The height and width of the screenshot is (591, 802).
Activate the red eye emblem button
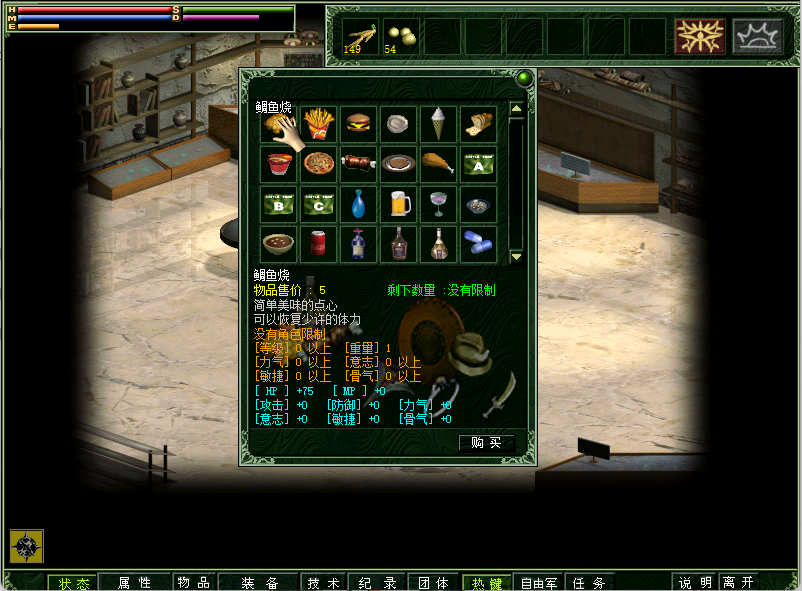click(x=699, y=36)
